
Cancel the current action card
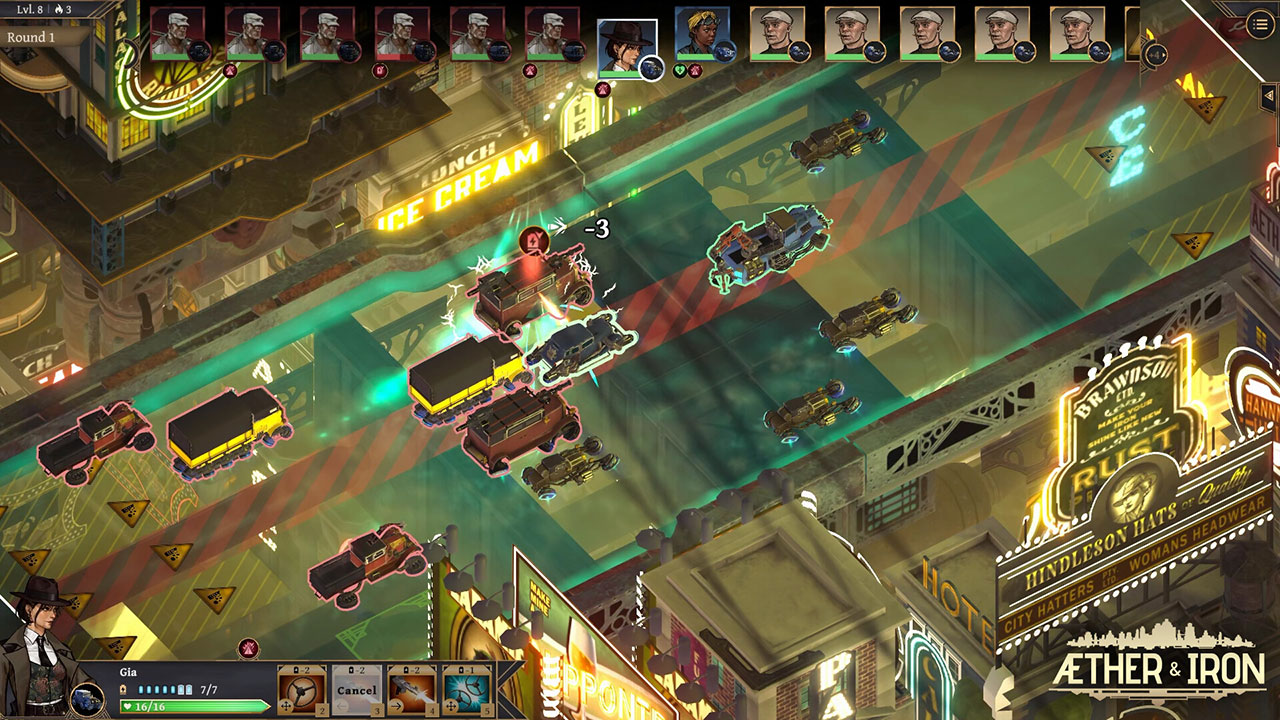[356, 689]
